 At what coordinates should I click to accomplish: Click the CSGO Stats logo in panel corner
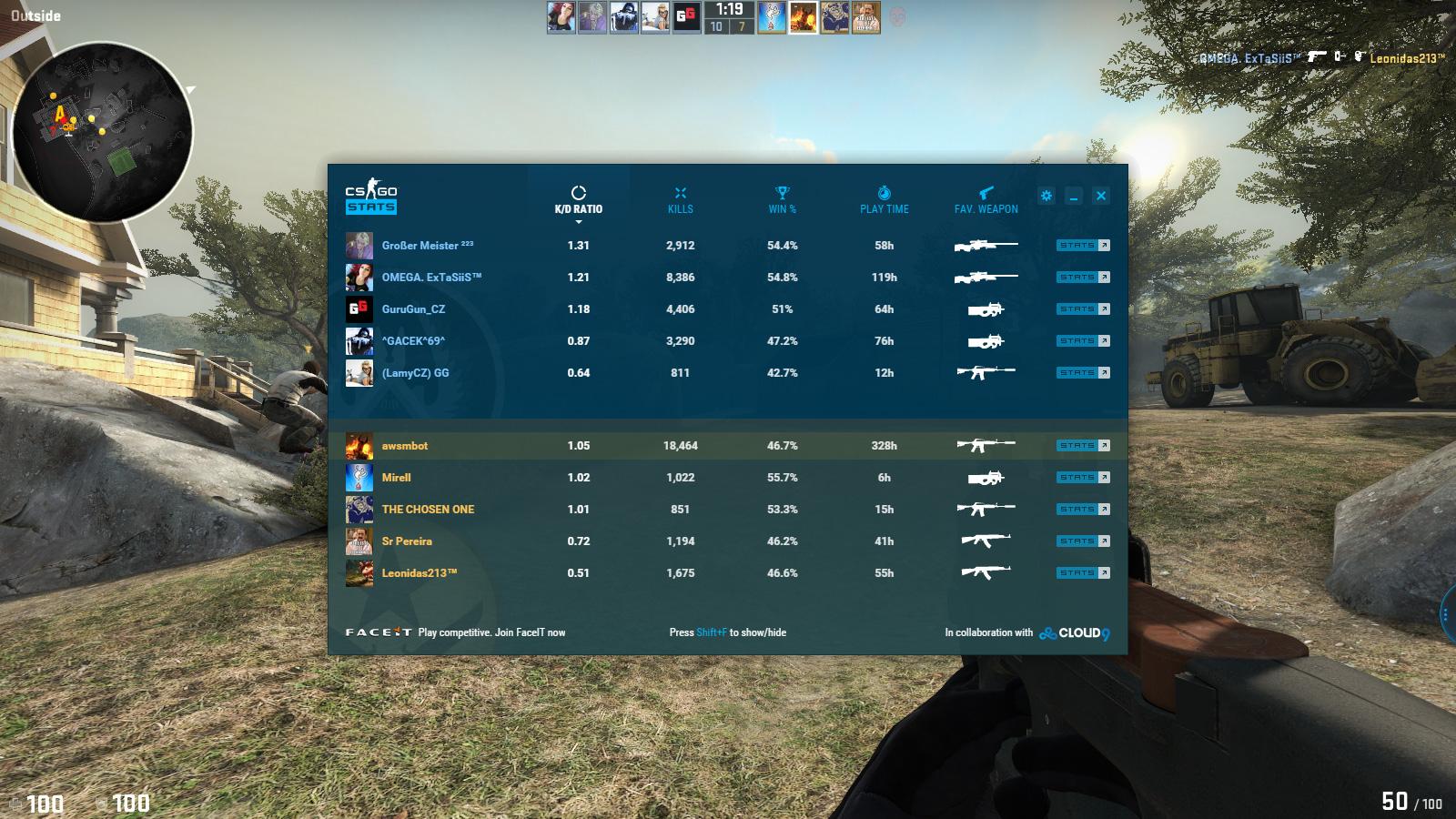coord(369,197)
